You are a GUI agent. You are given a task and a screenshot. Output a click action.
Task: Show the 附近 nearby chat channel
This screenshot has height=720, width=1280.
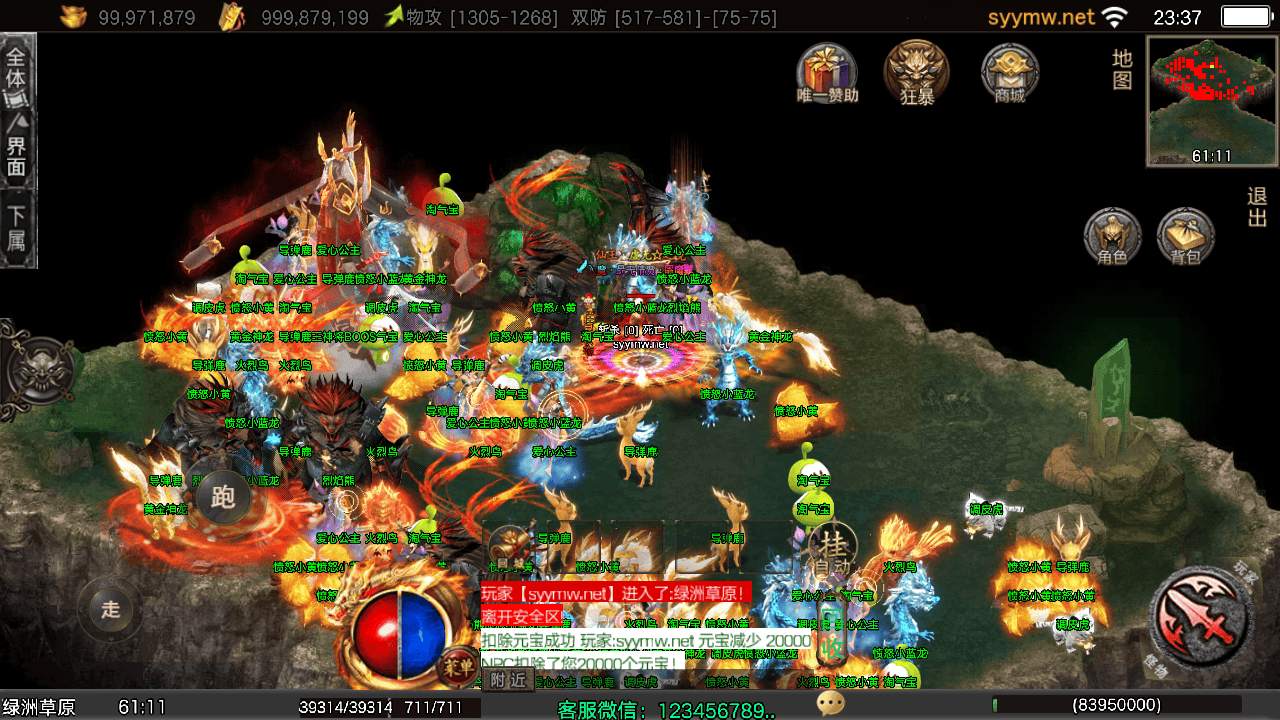coord(507,680)
